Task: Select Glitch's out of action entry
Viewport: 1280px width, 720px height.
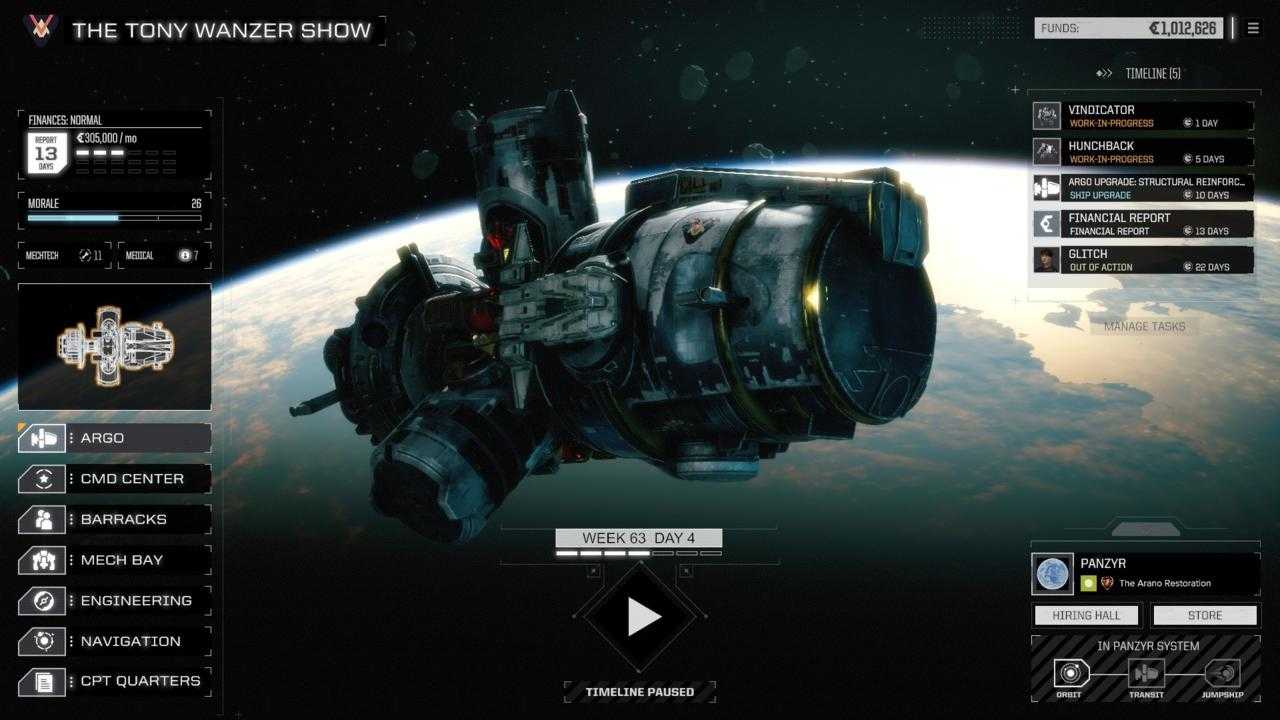Action: point(1142,260)
